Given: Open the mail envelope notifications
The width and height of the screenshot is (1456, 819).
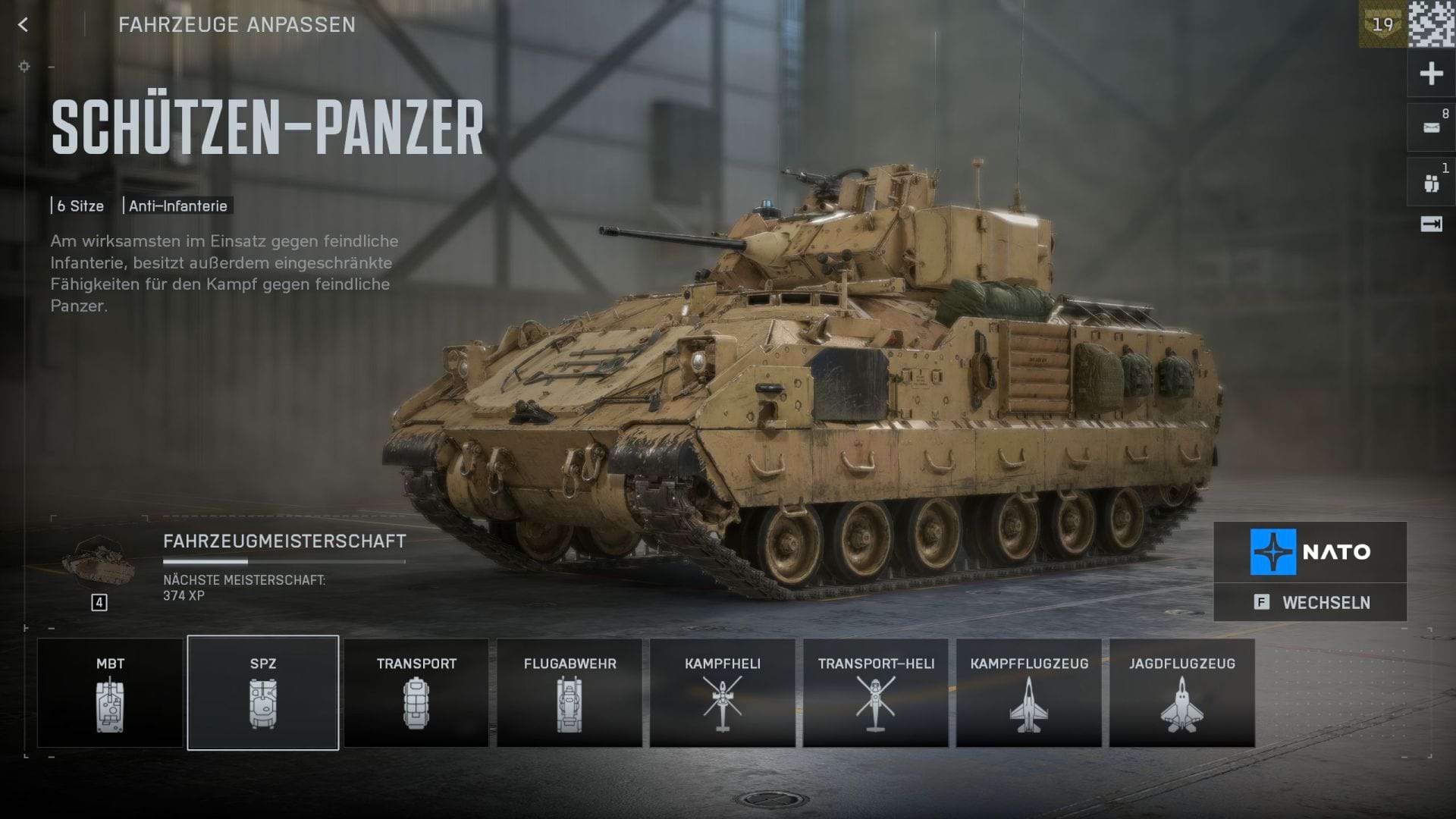Looking at the screenshot, I should click(x=1431, y=127).
